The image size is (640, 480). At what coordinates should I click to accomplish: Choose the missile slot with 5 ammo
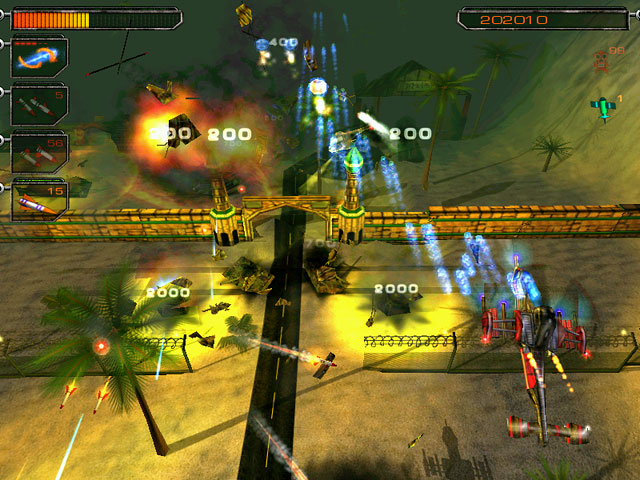[x=39, y=104]
